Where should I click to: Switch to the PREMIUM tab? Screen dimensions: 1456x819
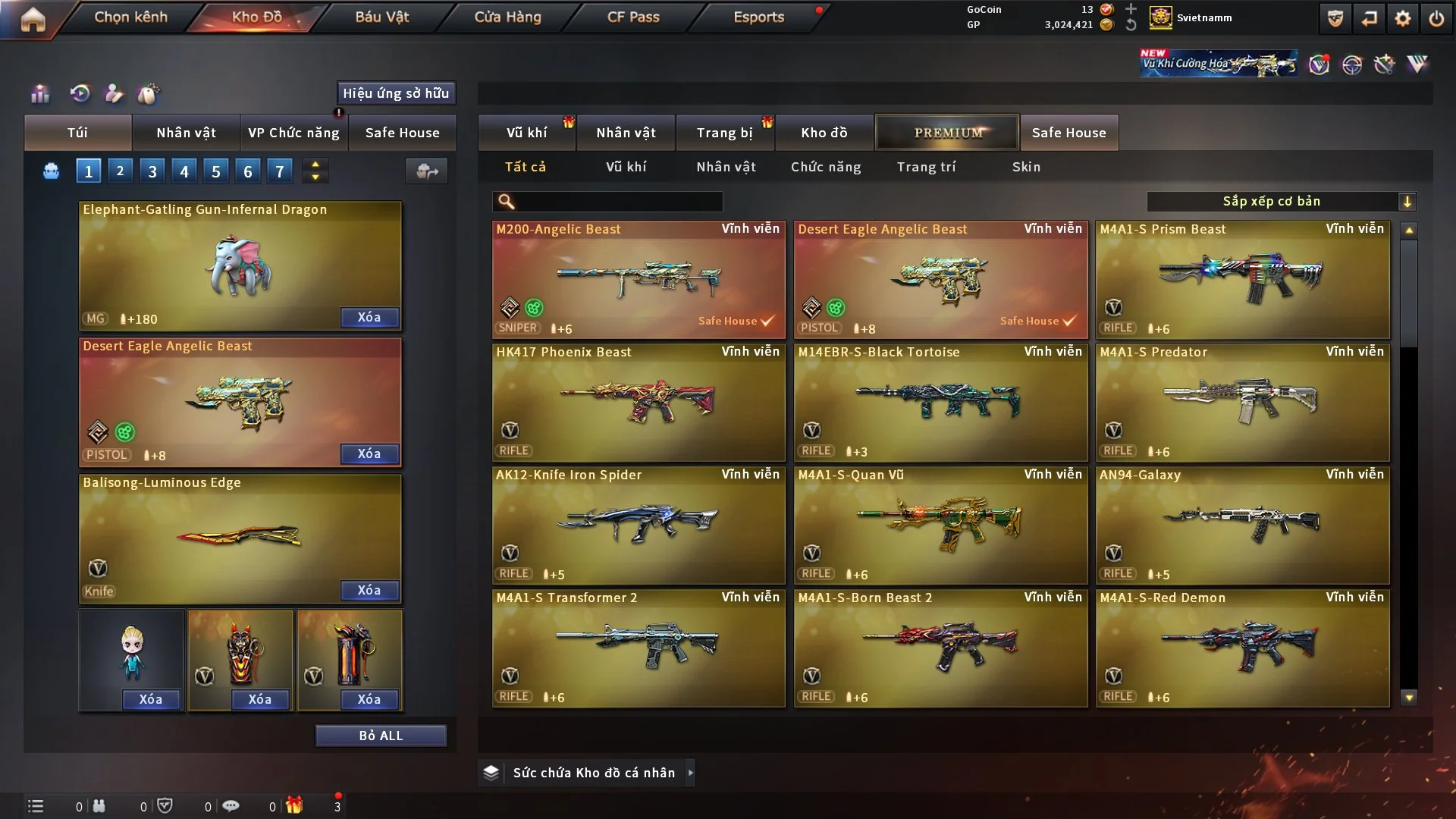[947, 133]
